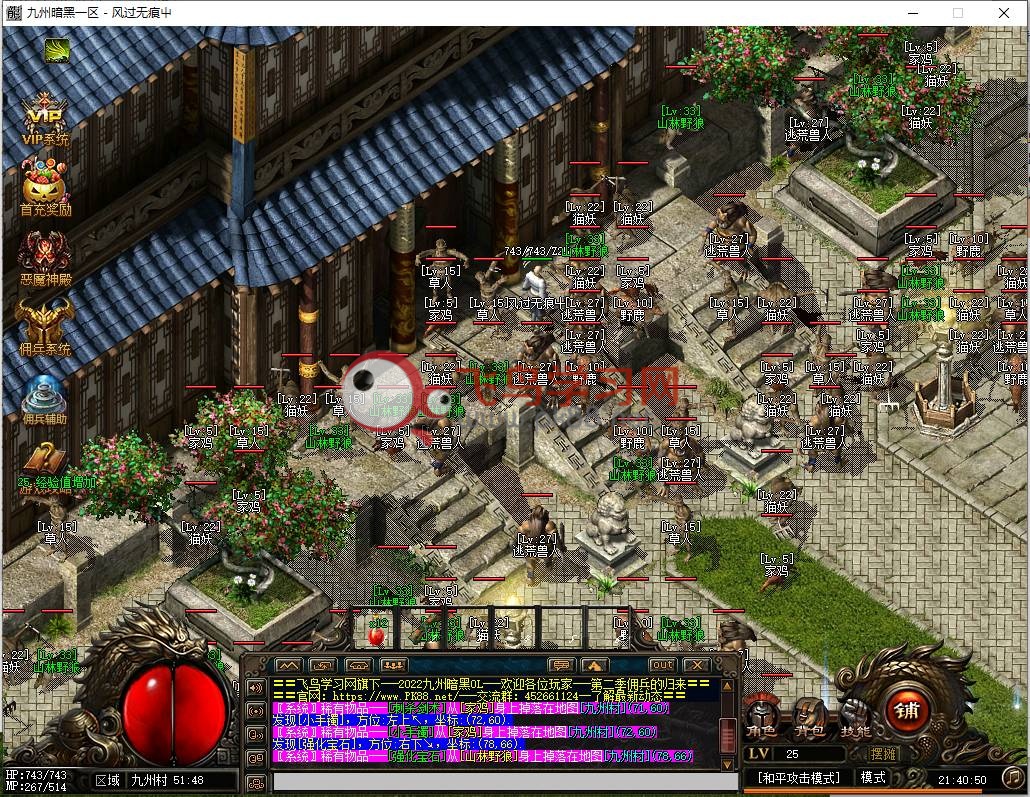Viewport: 1030px width, 797px height.
Task: Open the 技能 skills panel
Action: tap(855, 718)
